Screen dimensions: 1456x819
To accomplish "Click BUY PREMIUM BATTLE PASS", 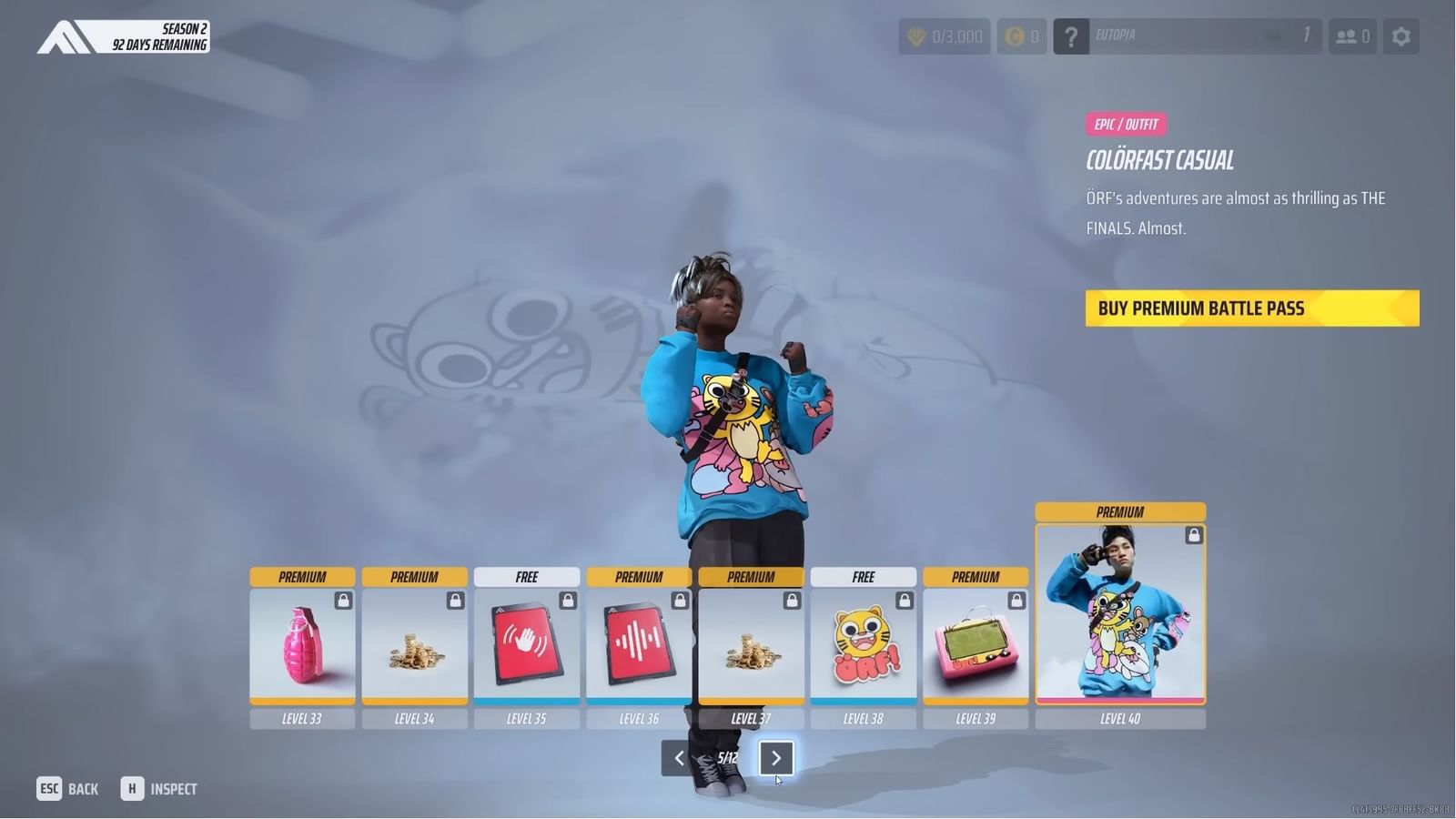I will coord(1251,308).
